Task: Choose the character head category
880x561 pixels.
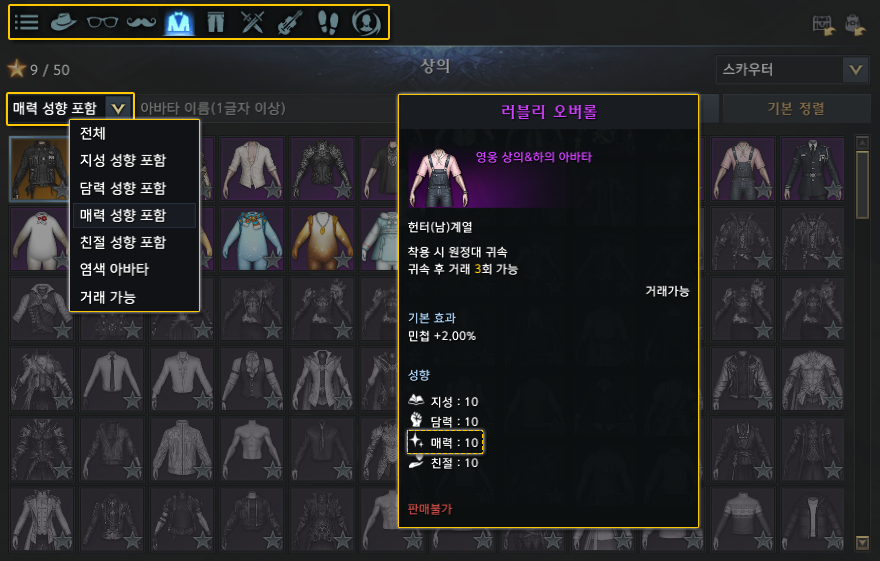Action: point(366,22)
